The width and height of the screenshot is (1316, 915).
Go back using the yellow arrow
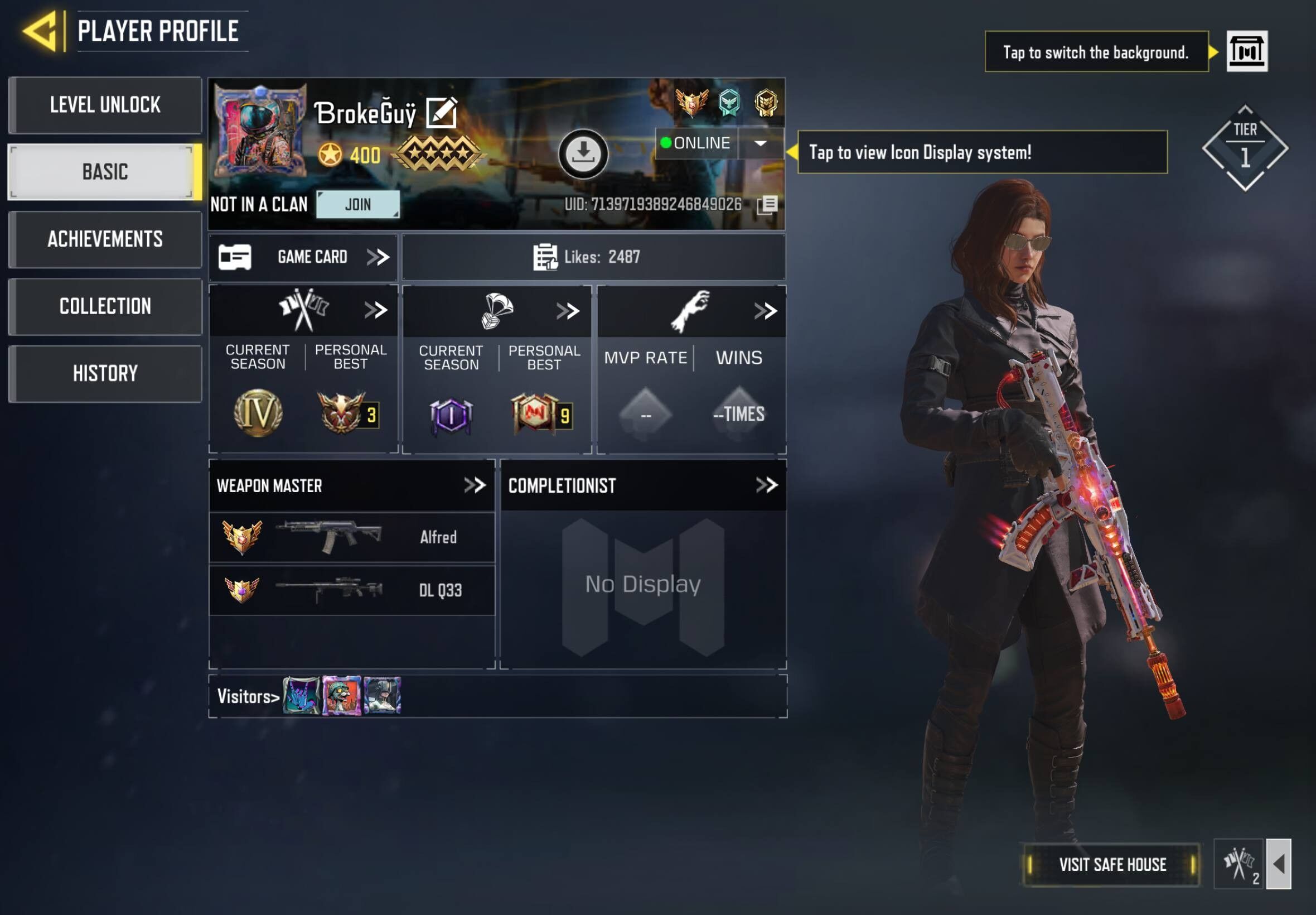(x=40, y=30)
